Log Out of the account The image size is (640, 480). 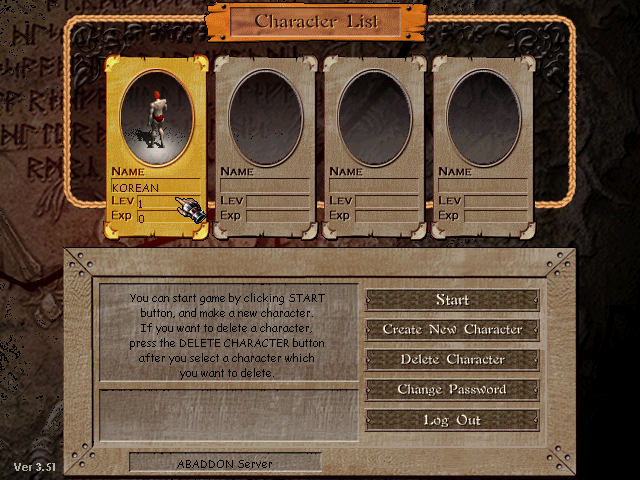[x=452, y=420]
